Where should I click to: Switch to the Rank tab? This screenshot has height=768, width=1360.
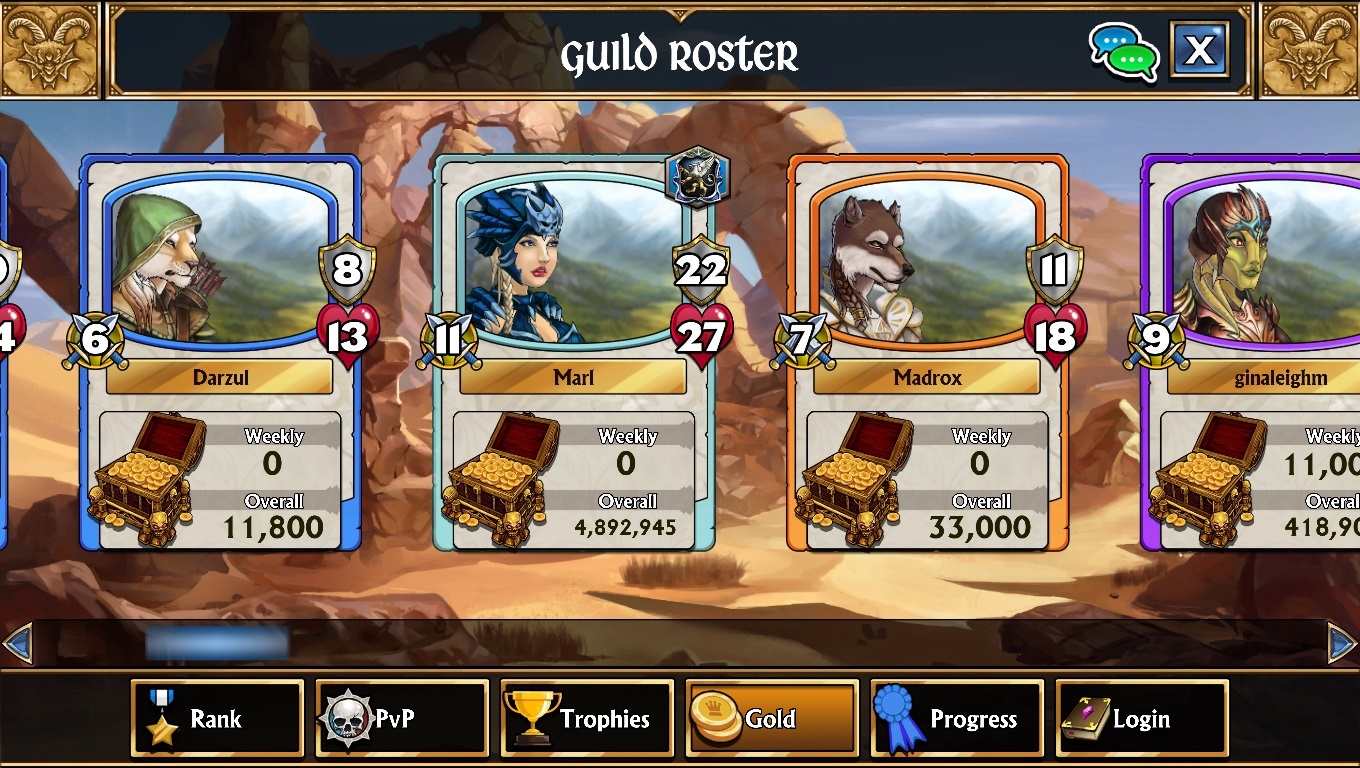coord(217,718)
